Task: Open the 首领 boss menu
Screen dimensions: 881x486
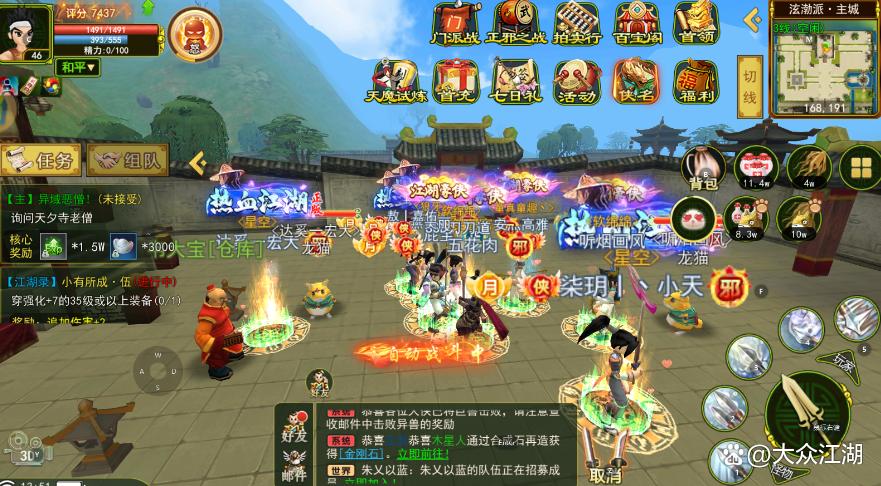Action: pyautogui.click(x=696, y=23)
